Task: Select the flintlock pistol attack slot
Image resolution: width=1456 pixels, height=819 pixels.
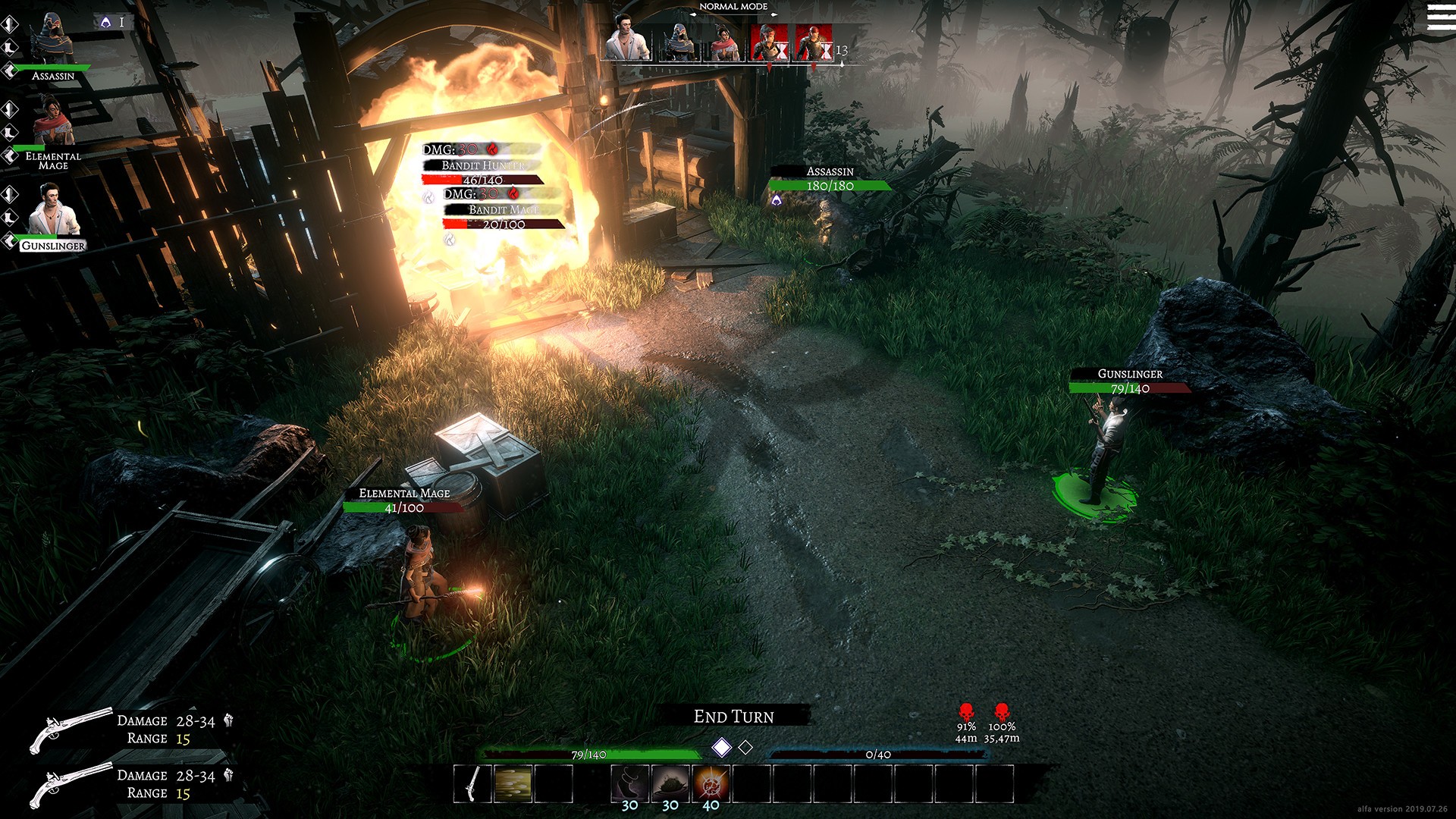Action: (x=473, y=783)
